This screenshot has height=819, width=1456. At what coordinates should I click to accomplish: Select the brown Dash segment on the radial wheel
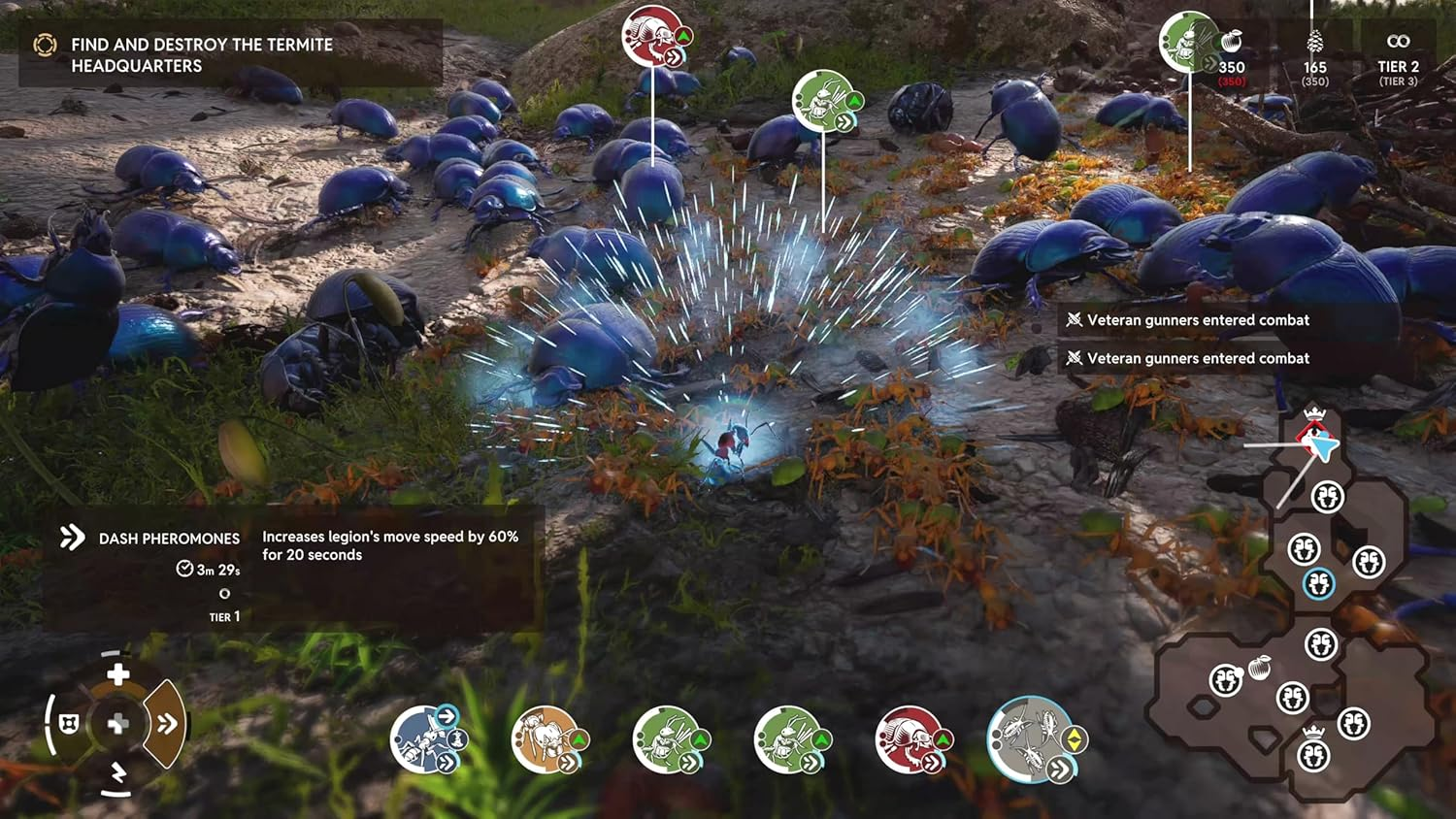click(x=167, y=723)
